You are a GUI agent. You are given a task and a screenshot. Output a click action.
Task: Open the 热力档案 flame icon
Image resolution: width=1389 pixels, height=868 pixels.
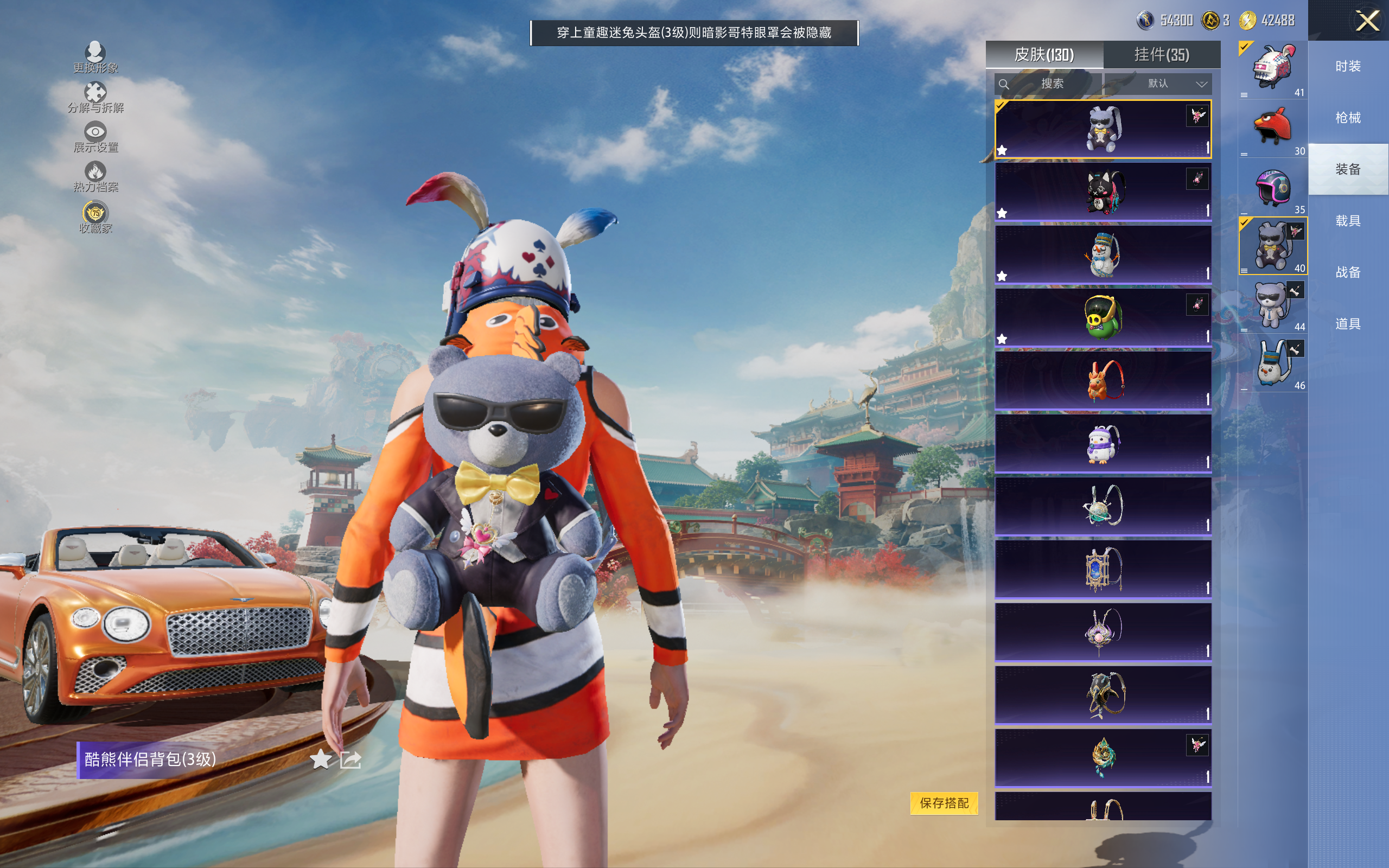[x=95, y=176]
